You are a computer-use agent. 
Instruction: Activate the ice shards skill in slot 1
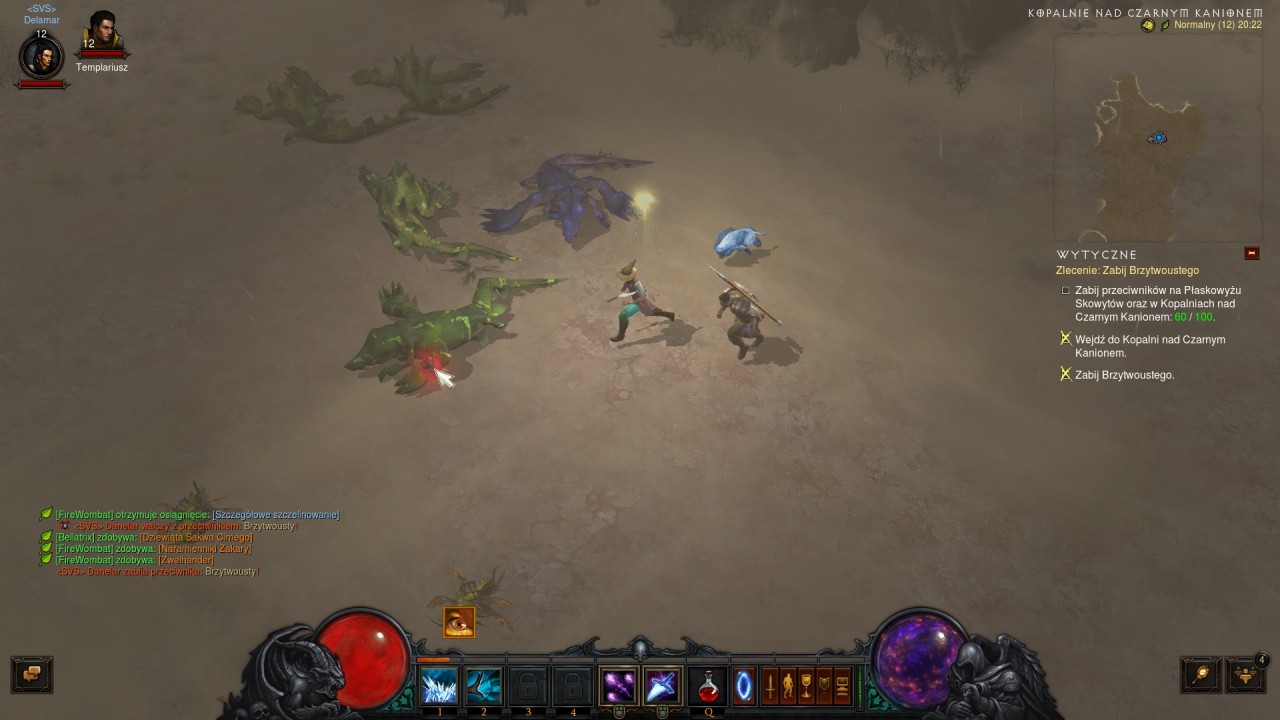[x=439, y=686]
